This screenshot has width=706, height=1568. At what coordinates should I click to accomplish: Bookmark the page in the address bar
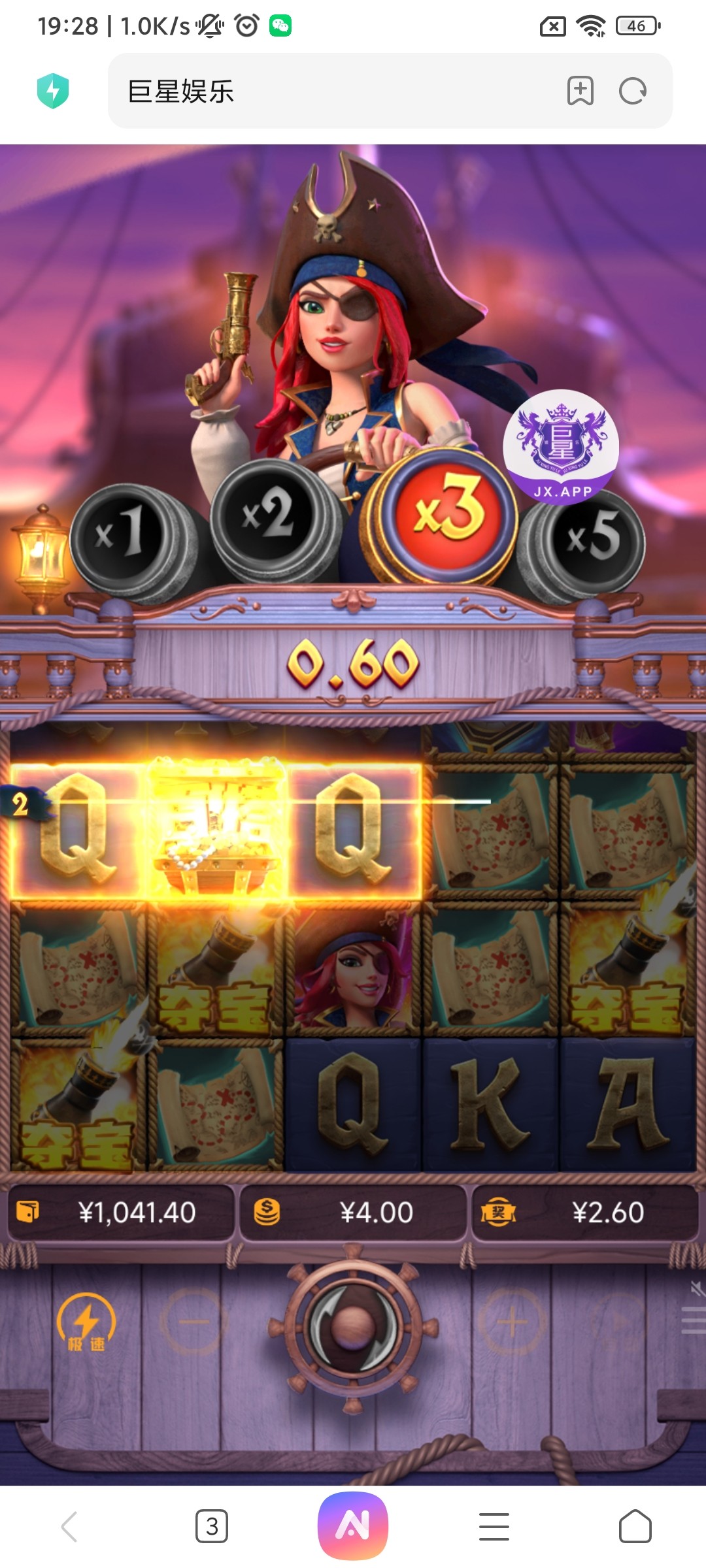580,91
